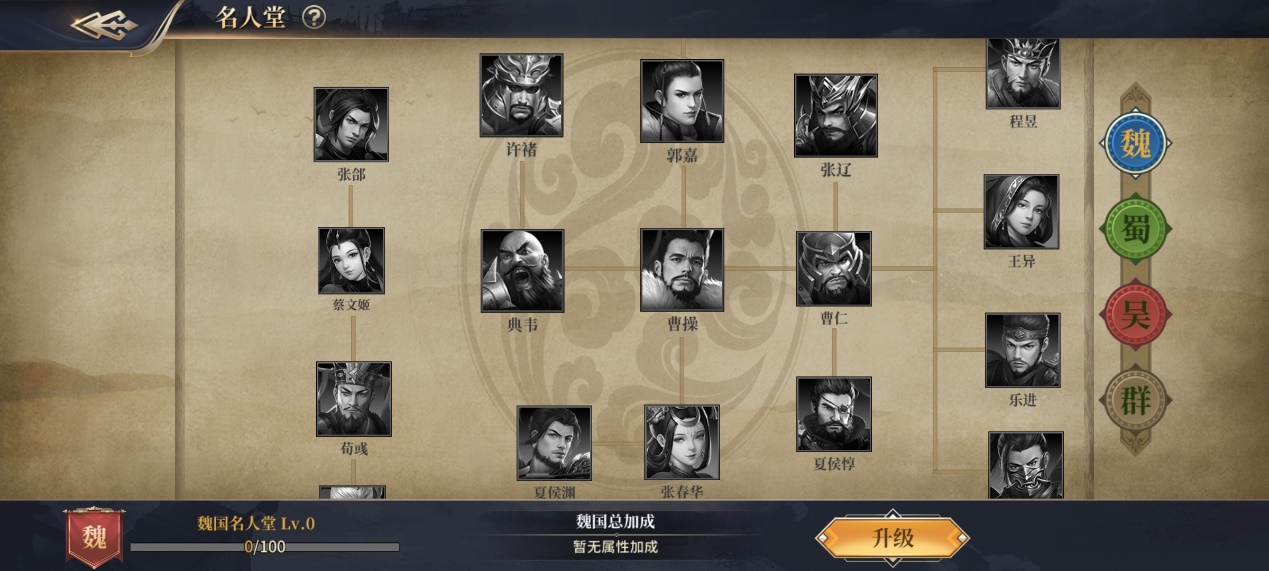Viewport: 1269px width, 571px height.
Task: Select the 蔡文姬 hero portrait
Action: [x=351, y=261]
